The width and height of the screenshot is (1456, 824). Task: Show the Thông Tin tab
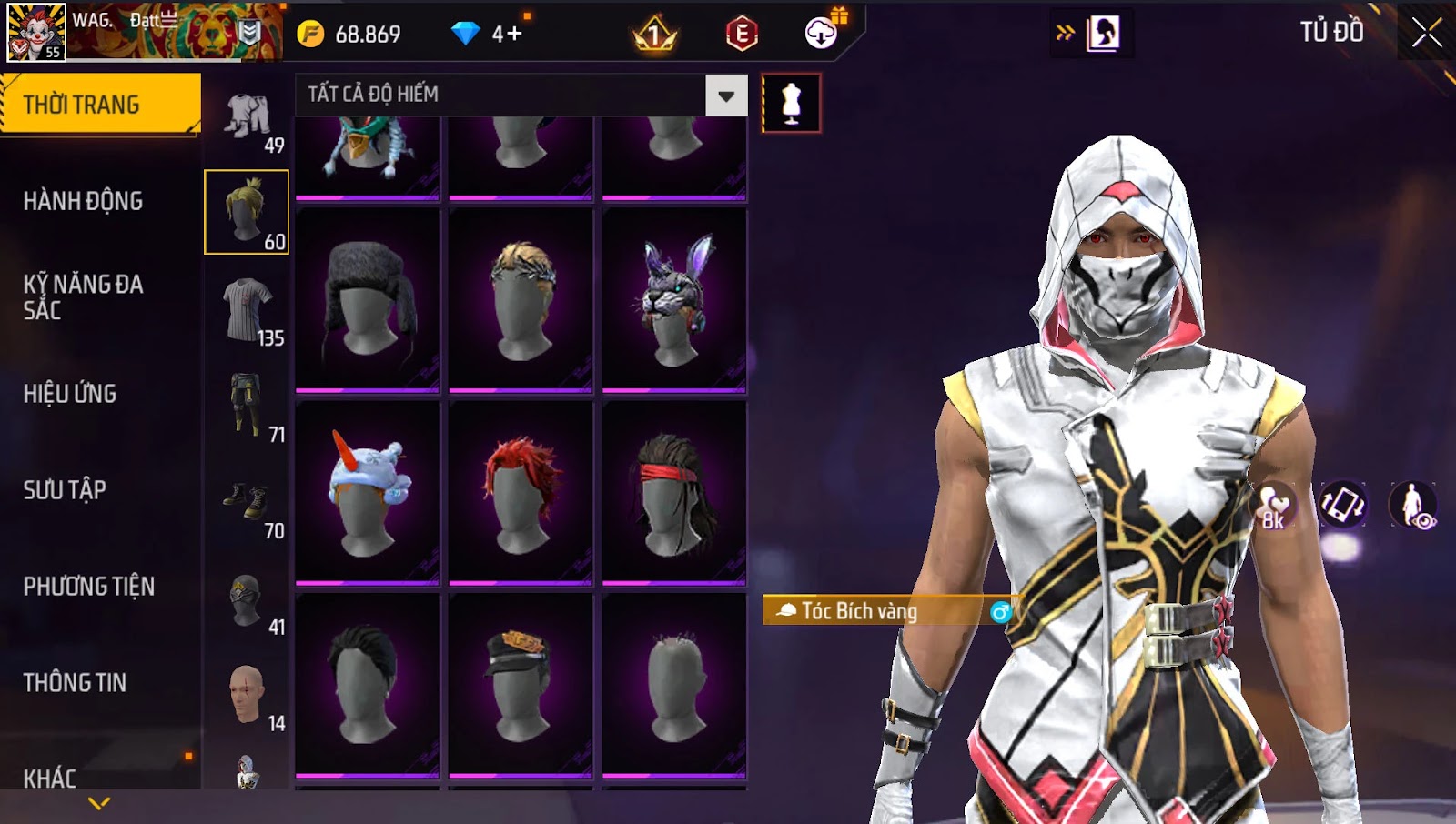click(x=75, y=683)
